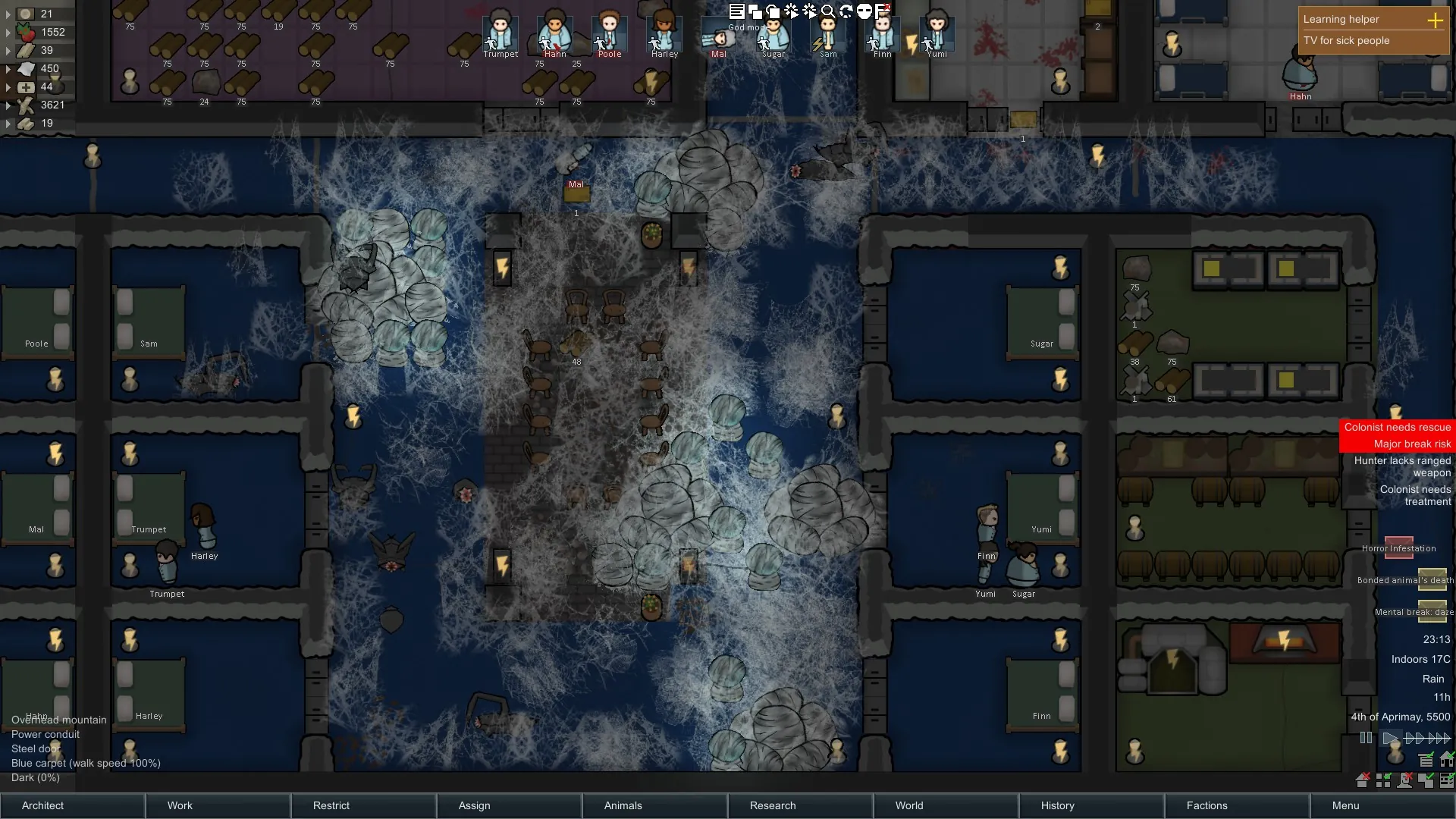Pause the game with the pause button
Viewport: 1456px width, 819px height.
[x=1366, y=738]
